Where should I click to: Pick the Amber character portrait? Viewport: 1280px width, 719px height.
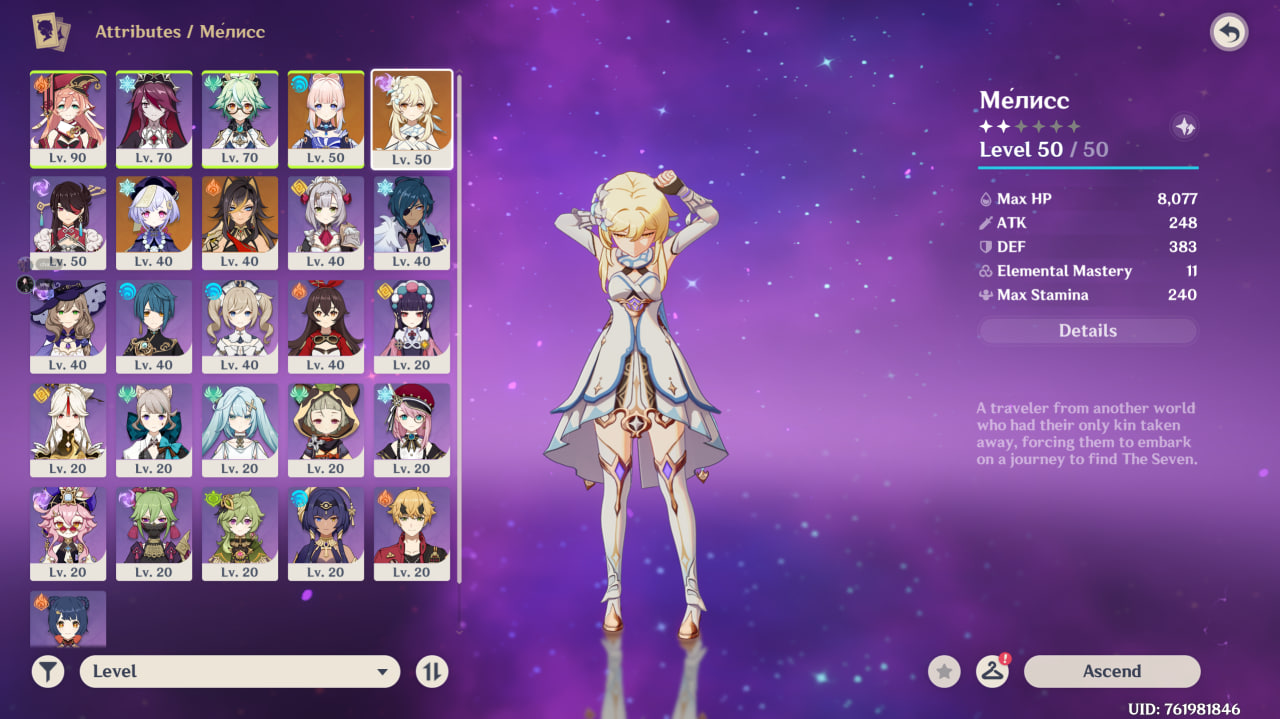pyautogui.click(x=326, y=326)
